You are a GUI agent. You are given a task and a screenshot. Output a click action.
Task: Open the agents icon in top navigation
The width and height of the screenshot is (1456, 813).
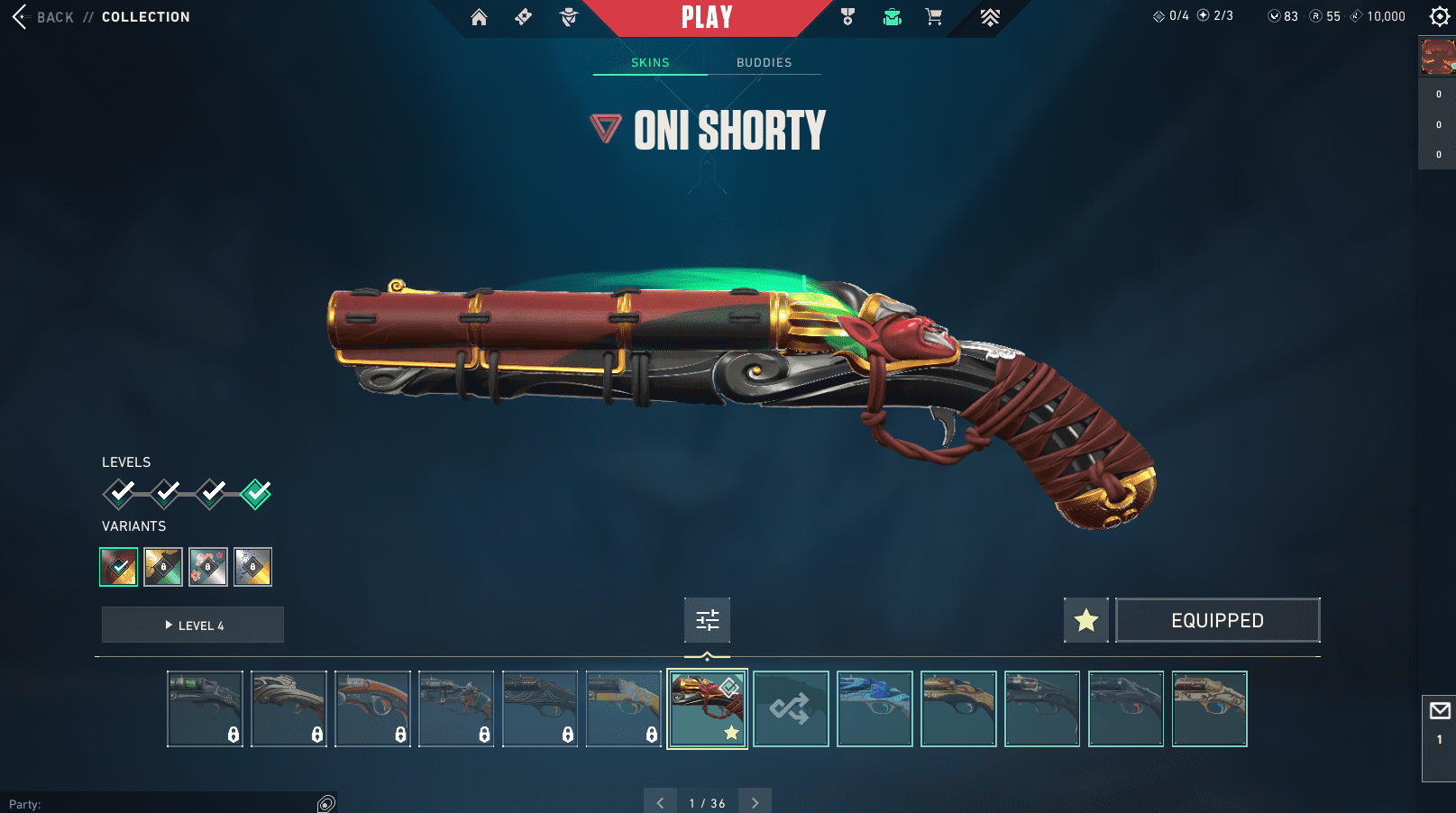click(569, 17)
